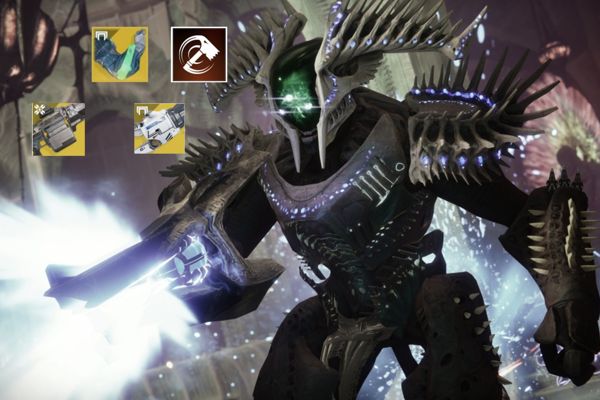Select the white exotic gun icon
Screen dimensions: 600x400
(159, 129)
